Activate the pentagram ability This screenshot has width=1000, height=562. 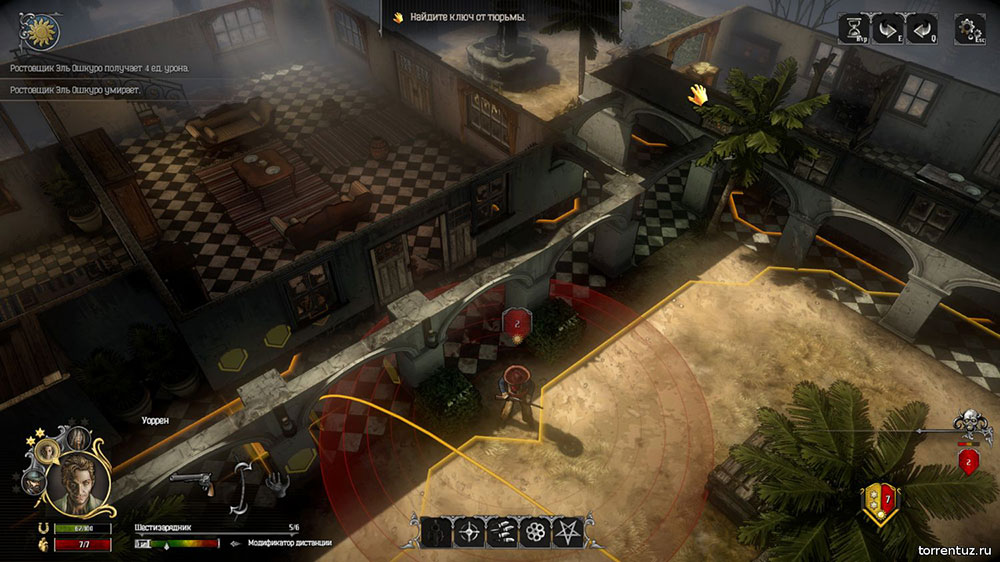pos(571,532)
